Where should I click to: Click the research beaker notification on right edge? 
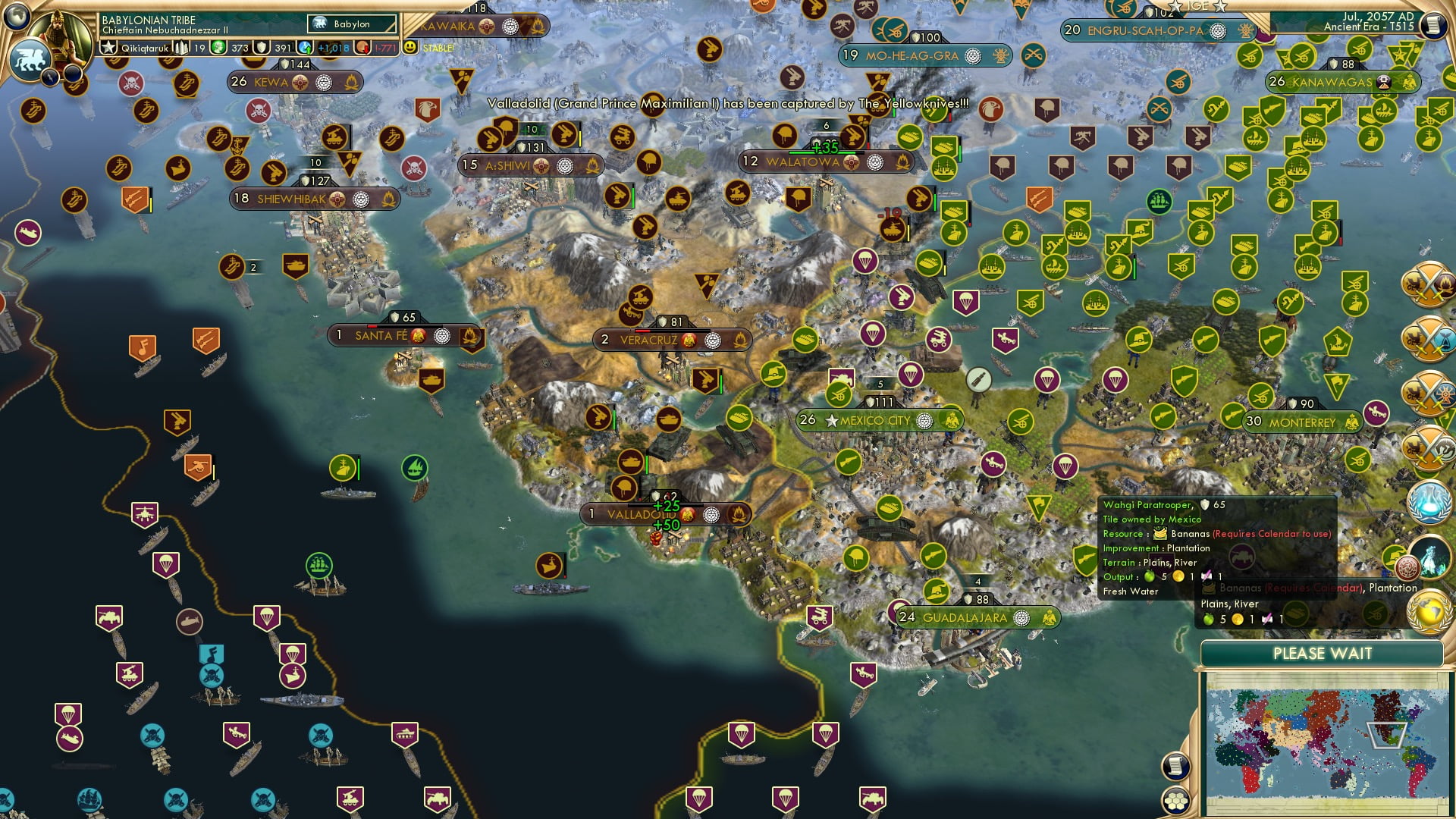tap(1431, 502)
